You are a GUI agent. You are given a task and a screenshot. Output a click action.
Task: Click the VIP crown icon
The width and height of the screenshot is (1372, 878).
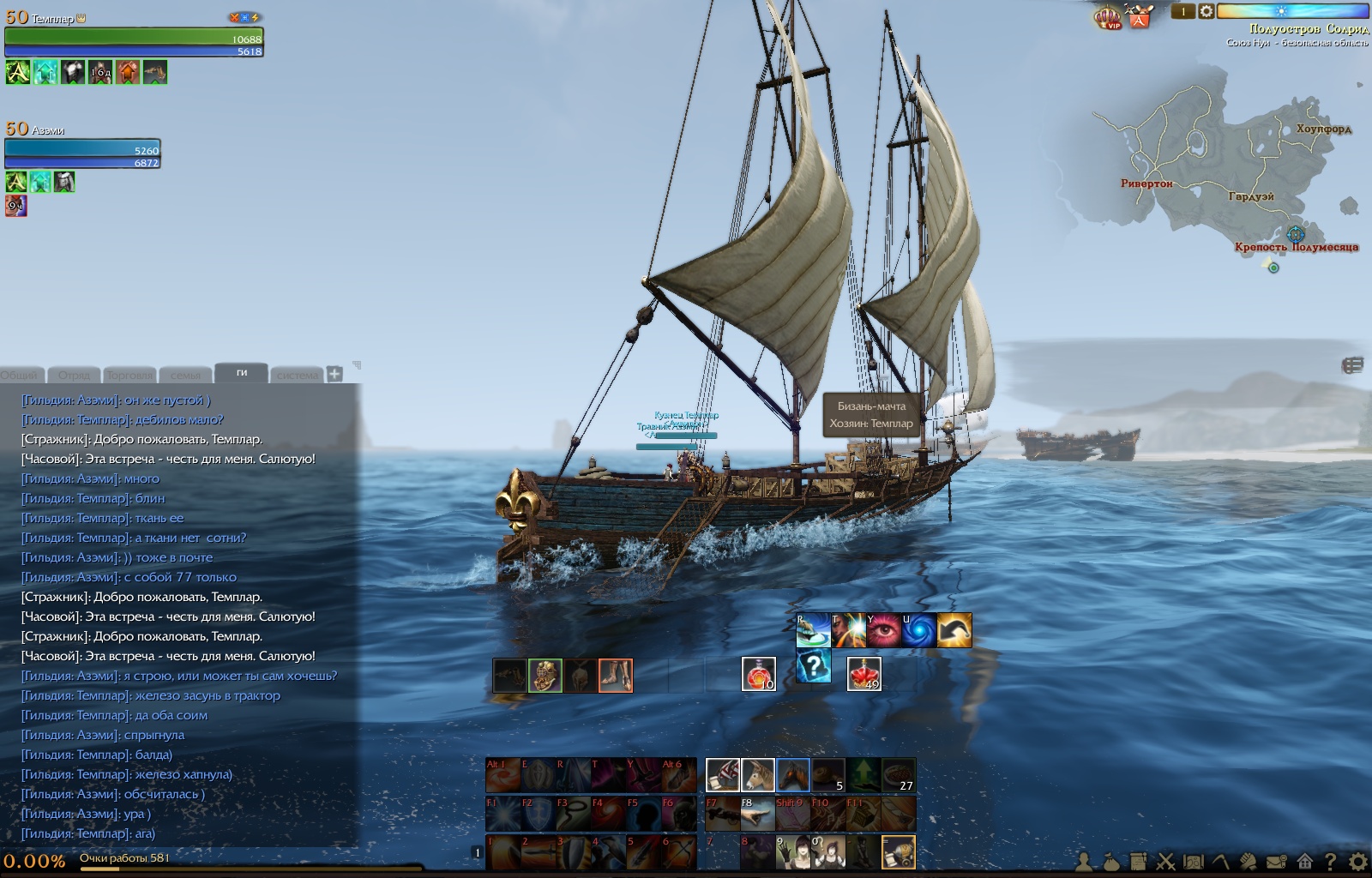point(1109,17)
